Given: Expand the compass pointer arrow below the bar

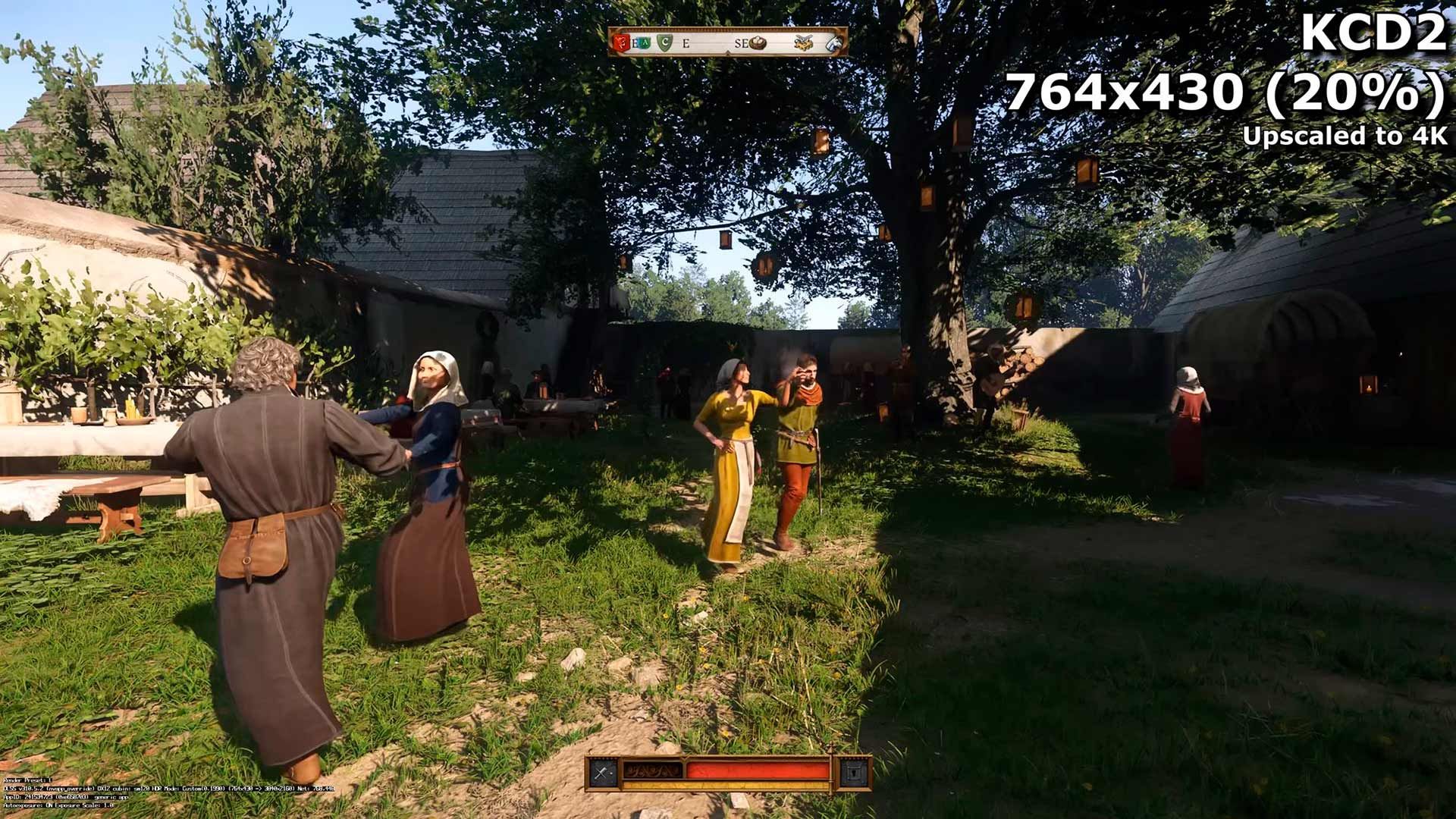Looking at the screenshot, I should (x=728, y=52).
